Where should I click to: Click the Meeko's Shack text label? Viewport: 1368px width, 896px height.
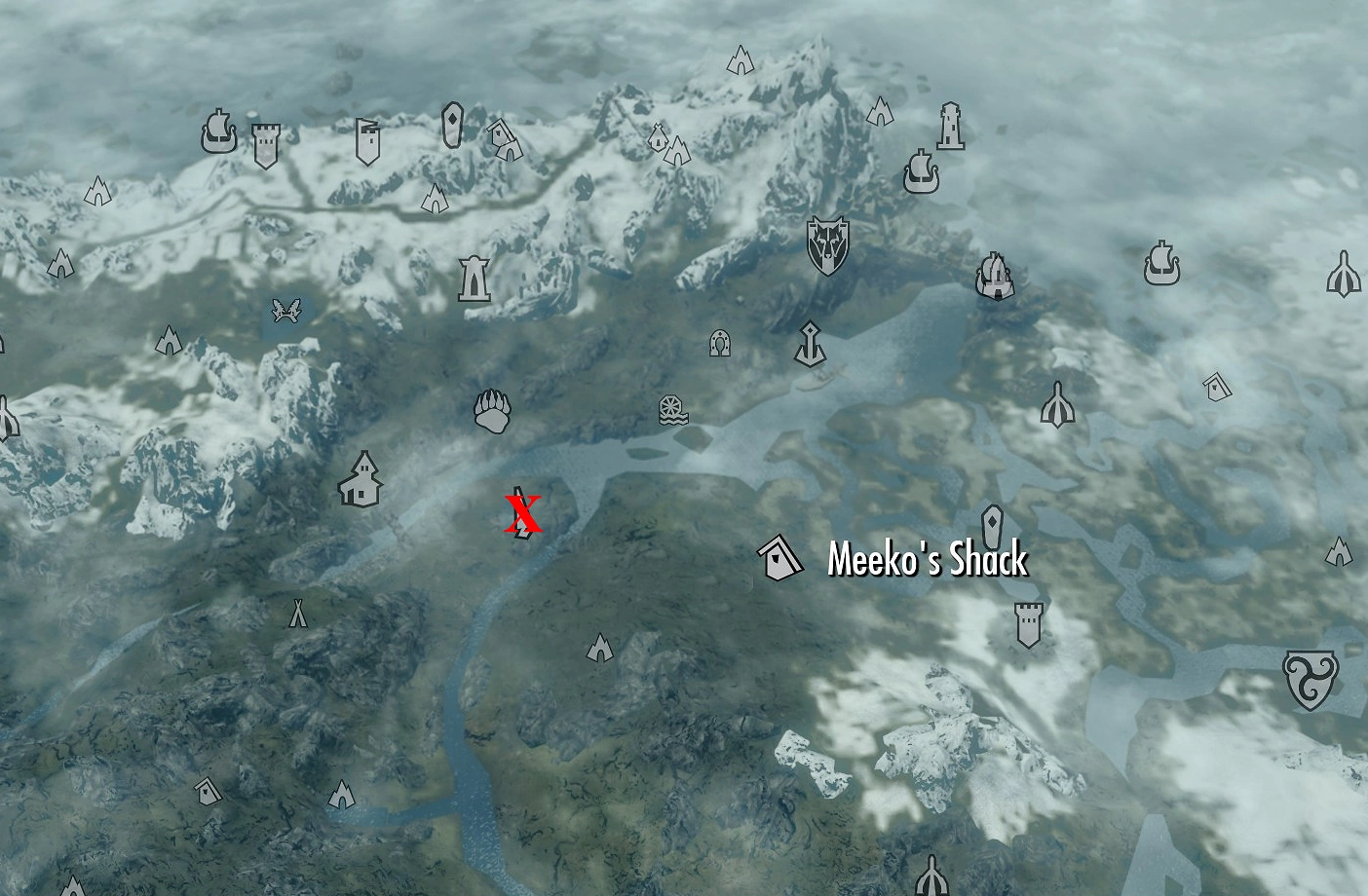pos(927,559)
